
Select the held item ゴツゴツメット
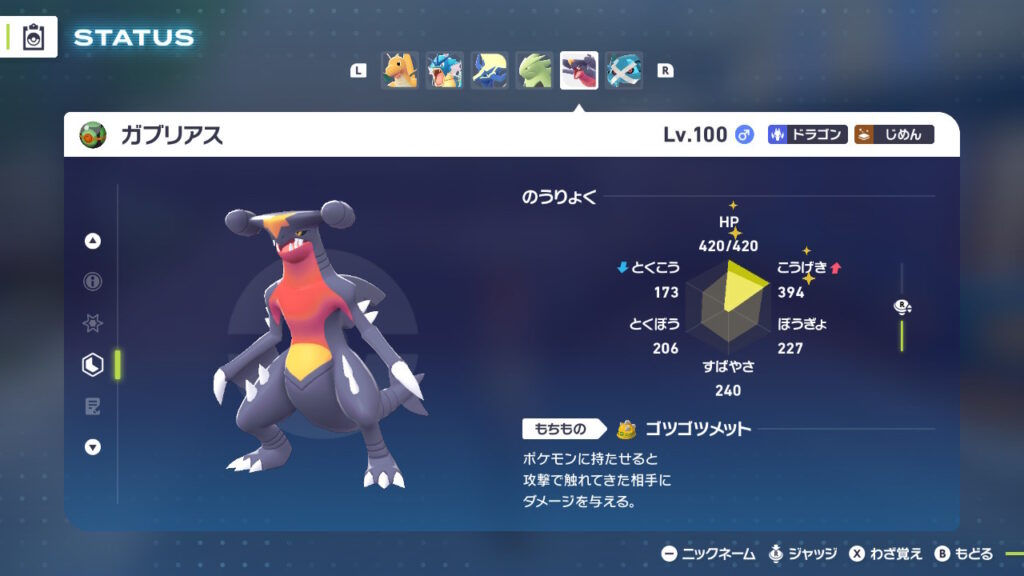point(684,430)
